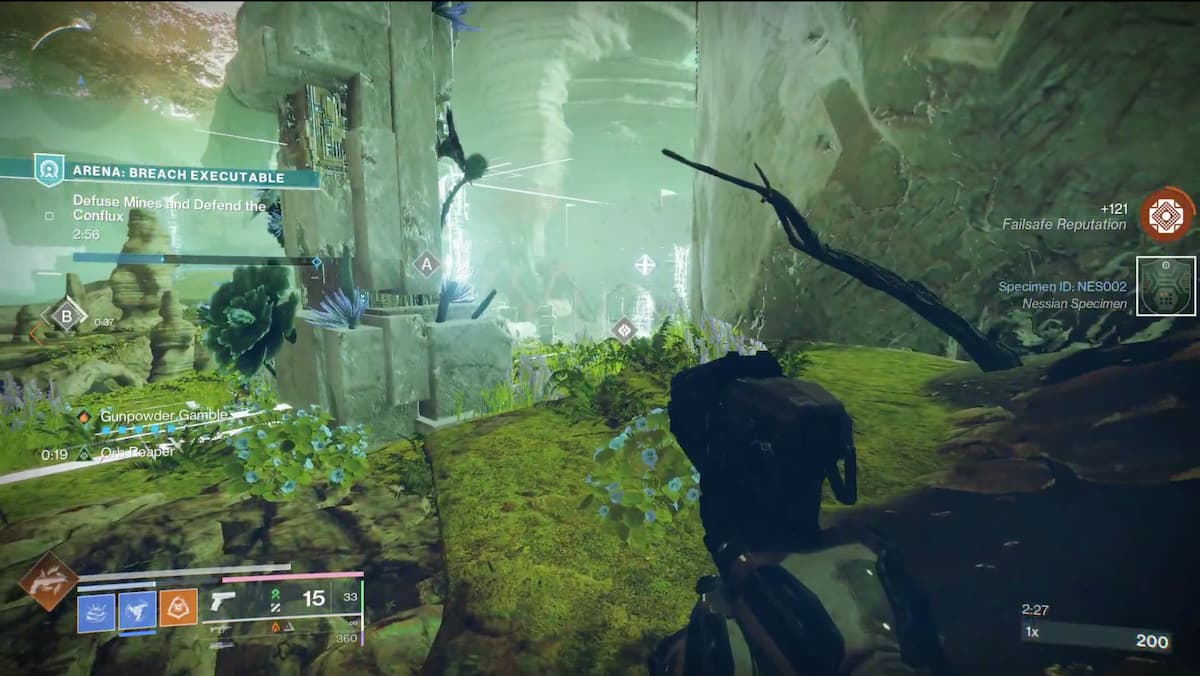
Task: Click the waypoint marker labeled B
Action: coord(67,316)
